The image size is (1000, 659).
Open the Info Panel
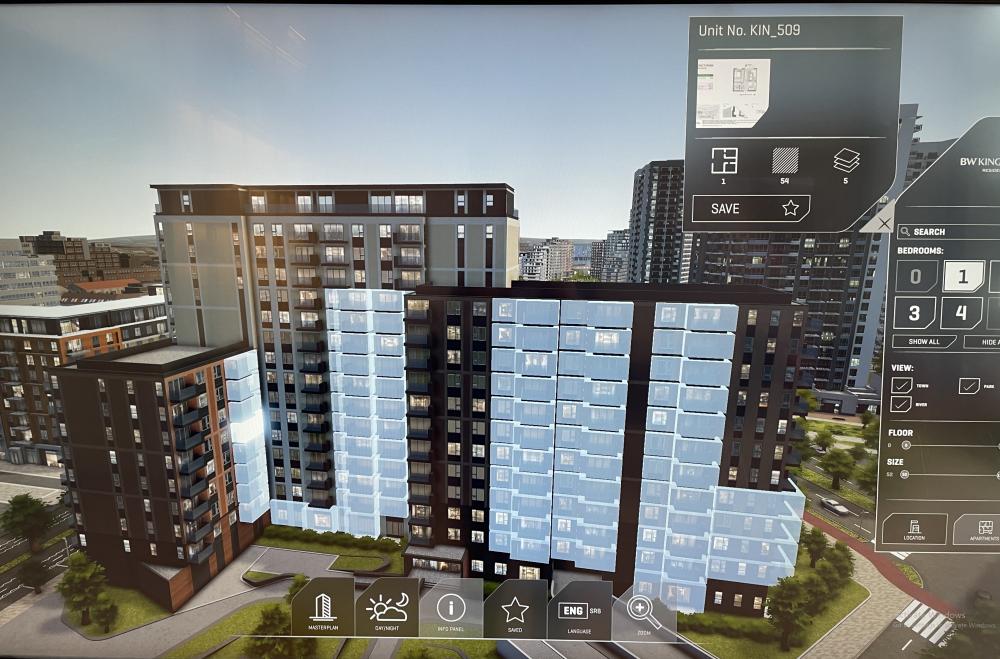(451, 609)
